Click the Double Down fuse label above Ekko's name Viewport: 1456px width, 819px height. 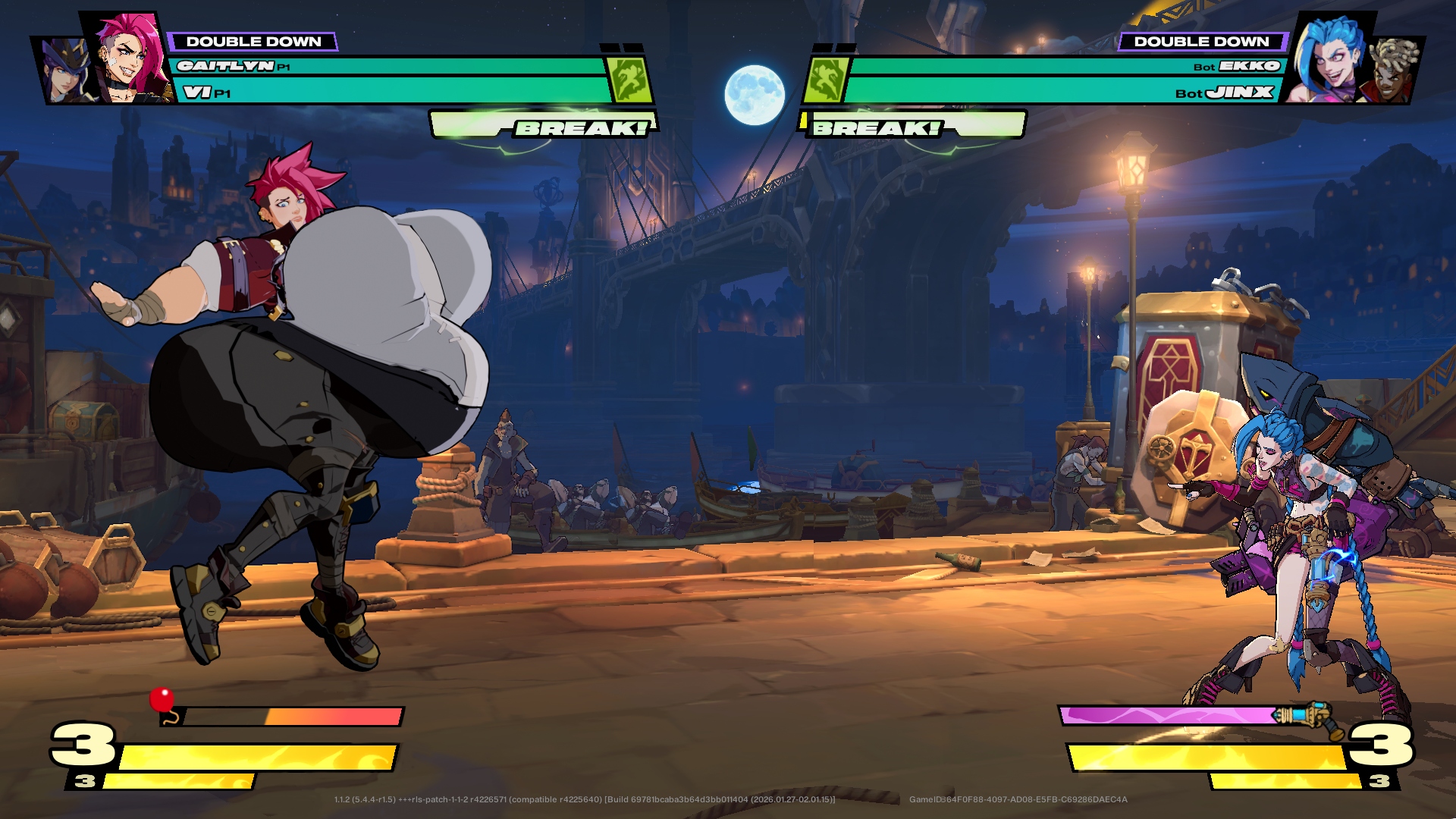pos(1201,42)
